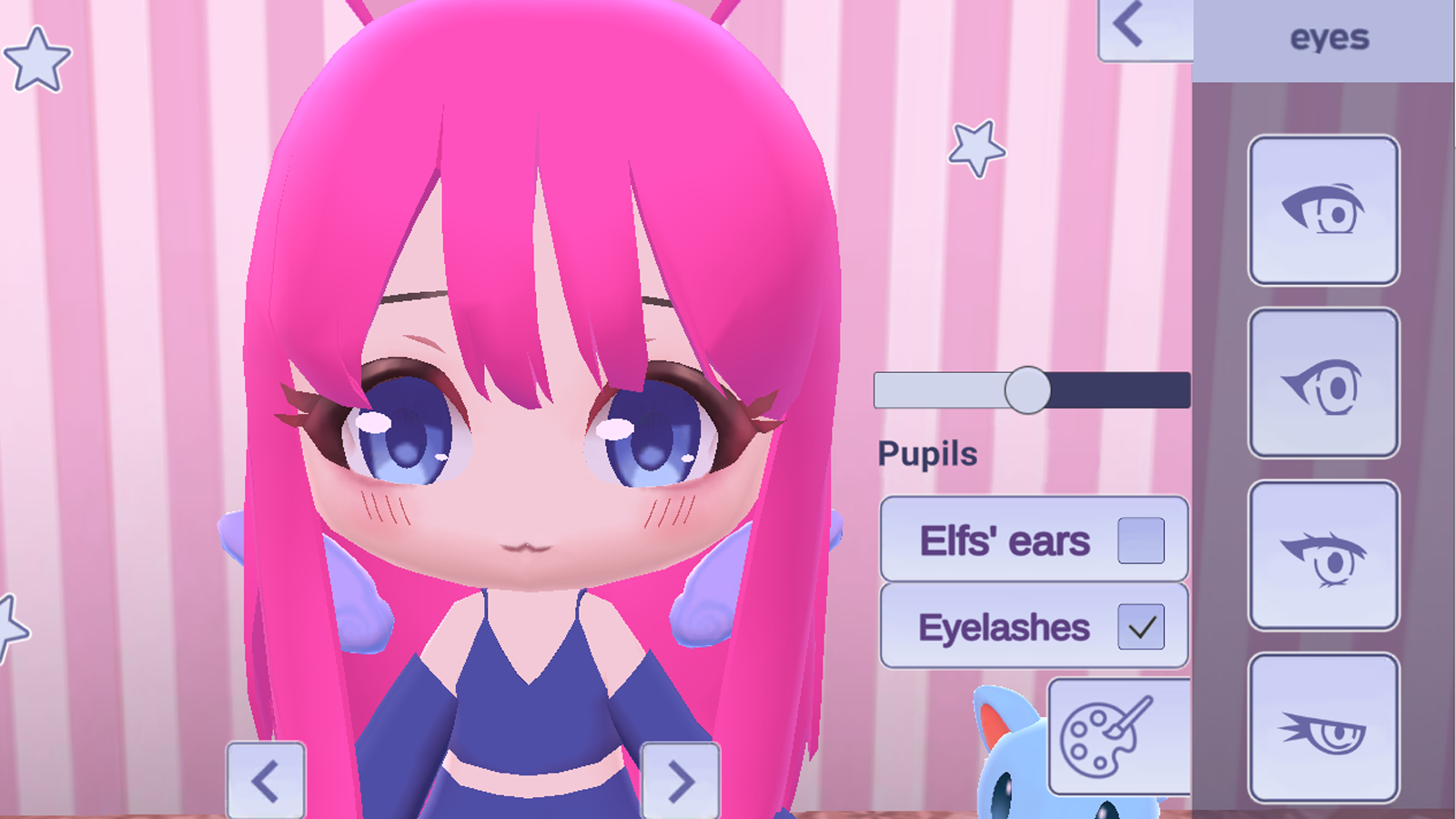Adjust the pupil size slider

coord(1029,389)
